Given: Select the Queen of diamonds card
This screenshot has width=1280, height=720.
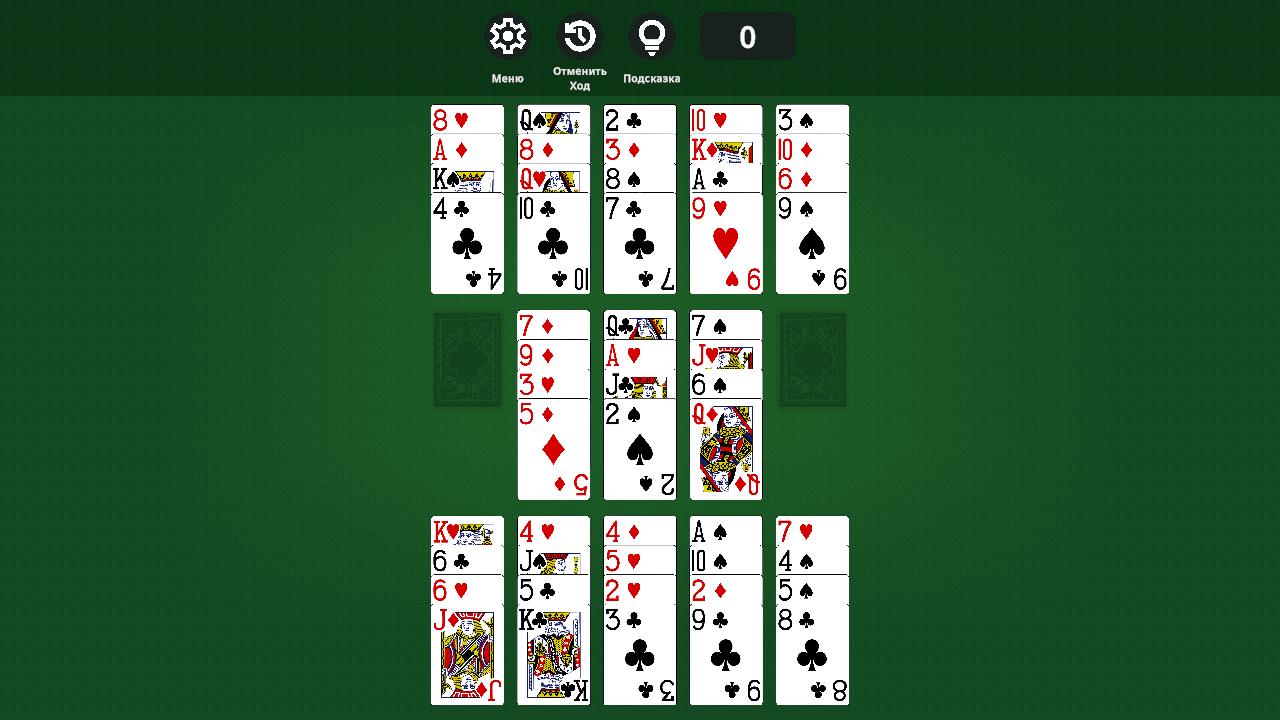Looking at the screenshot, I should pos(725,450).
